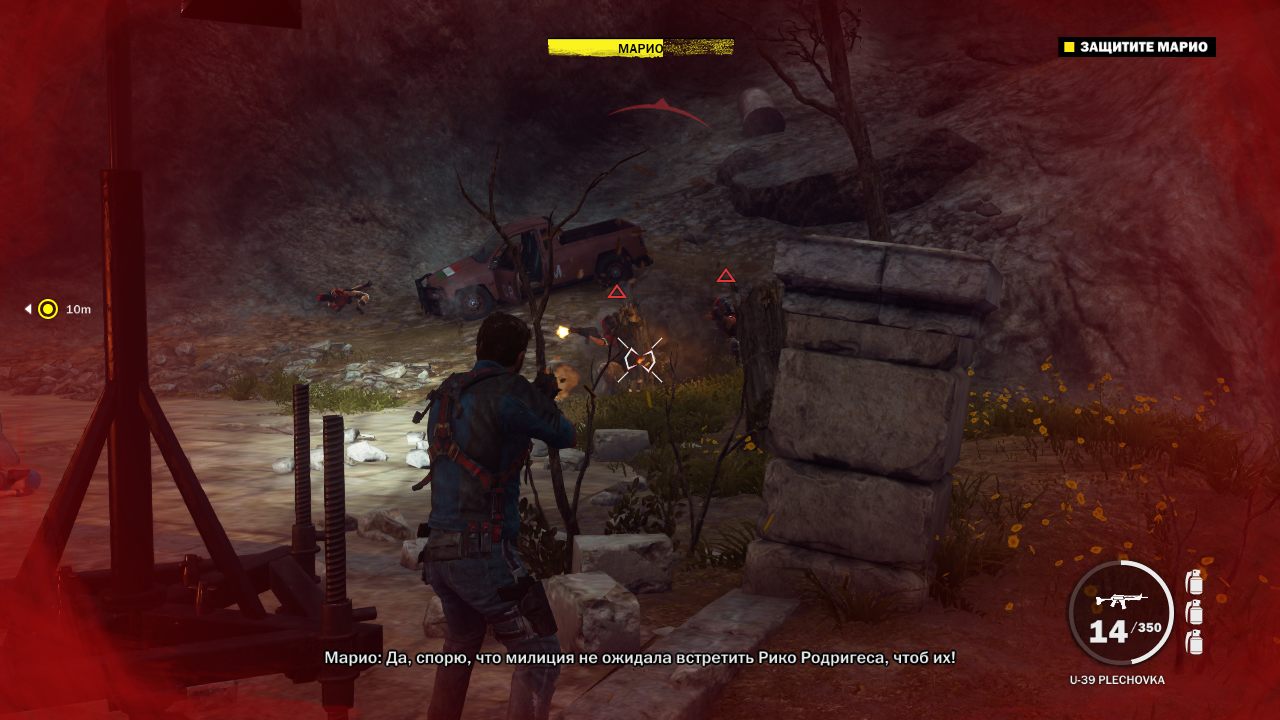Click the МАРИО name label on the health bar
The image size is (1280, 720).
pos(640,45)
